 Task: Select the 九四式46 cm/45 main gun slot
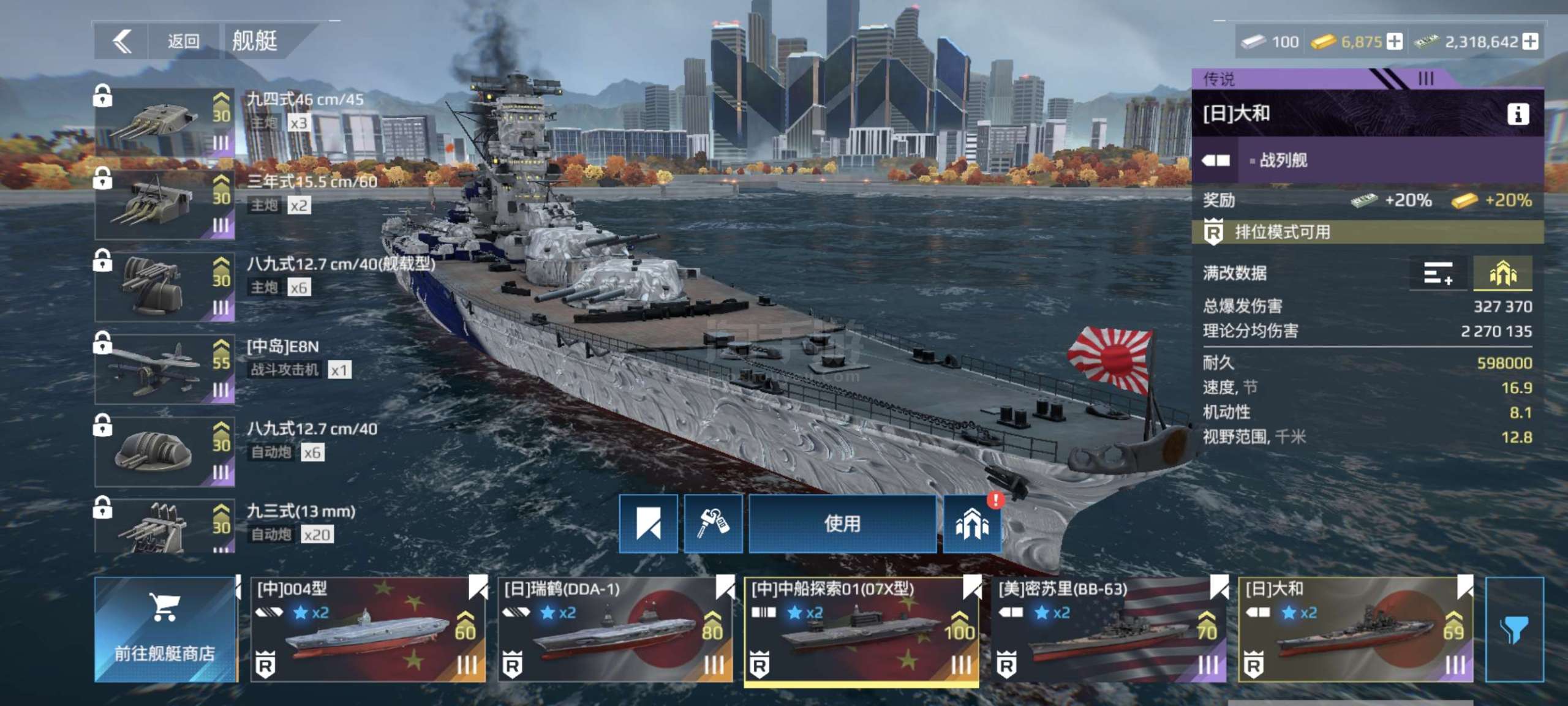tap(165, 121)
